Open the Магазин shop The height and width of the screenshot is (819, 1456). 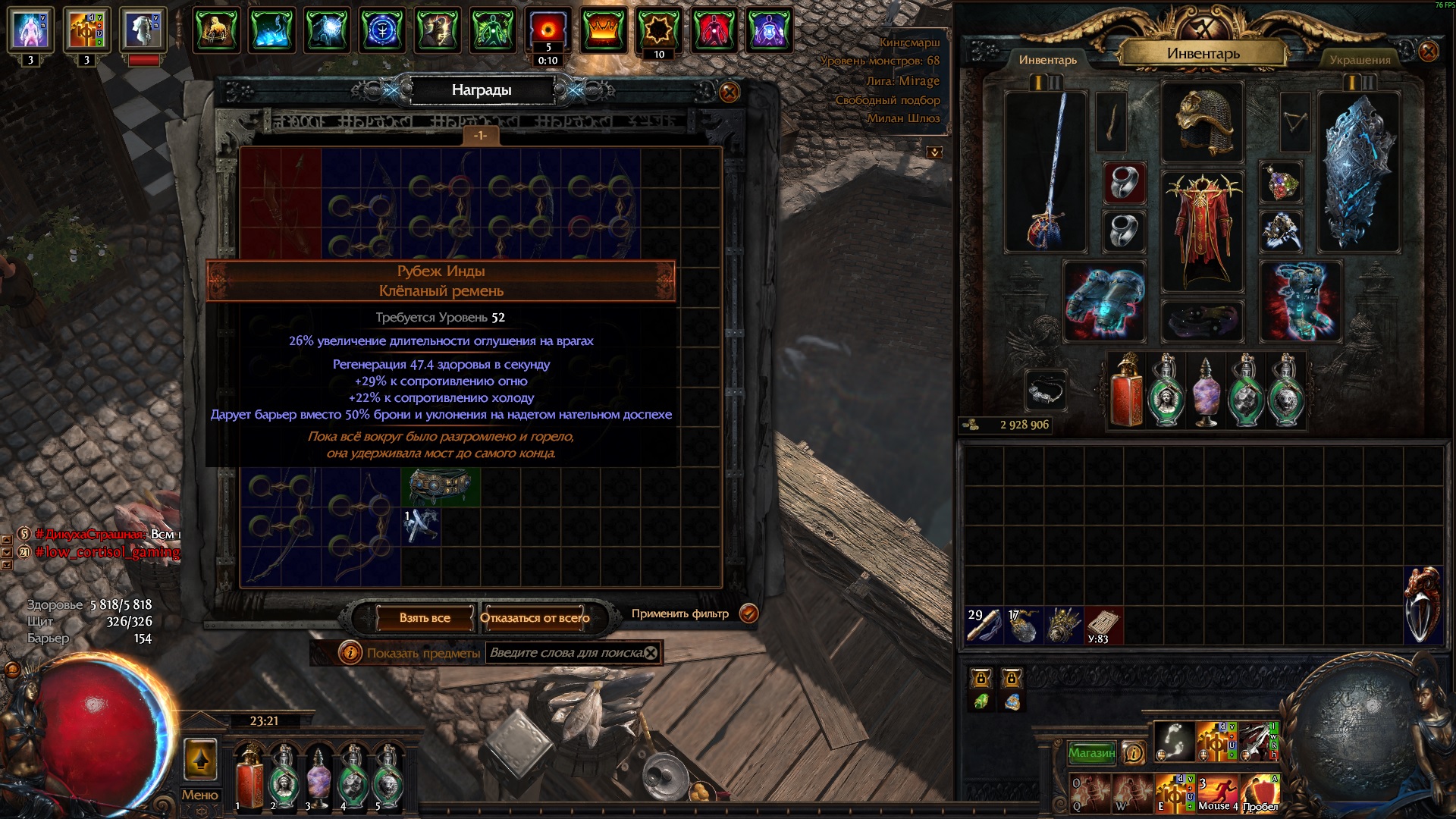pos(1091,753)
